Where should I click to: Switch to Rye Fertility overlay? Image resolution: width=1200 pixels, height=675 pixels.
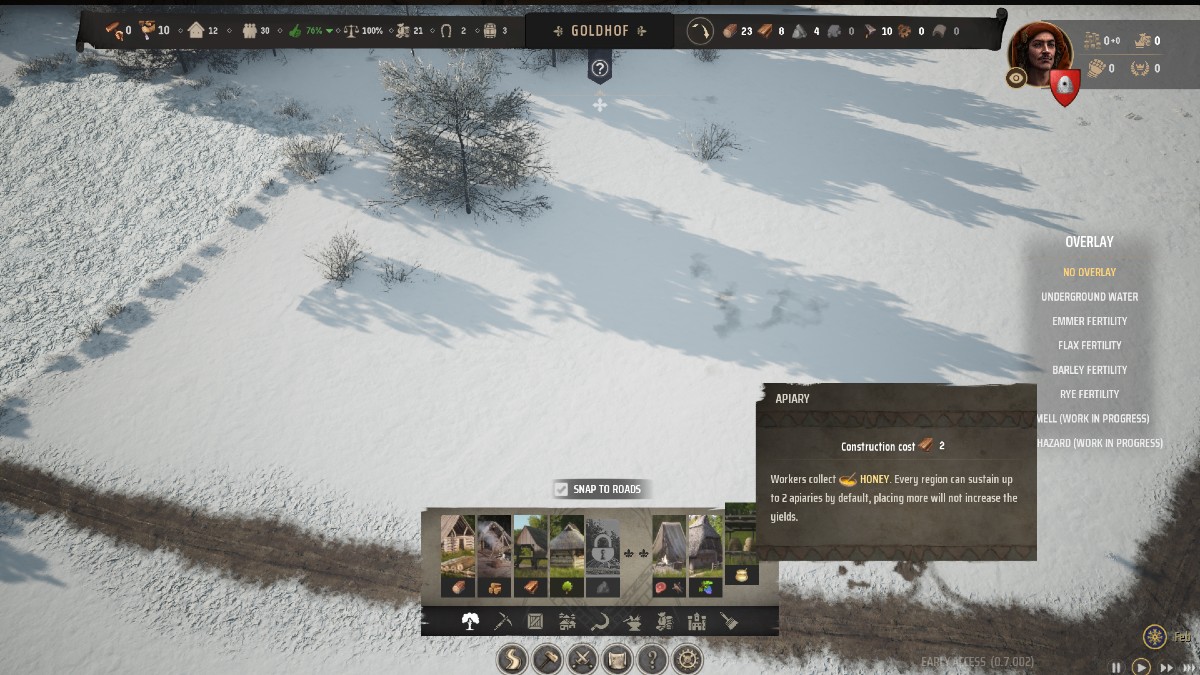click(1089, 394)
